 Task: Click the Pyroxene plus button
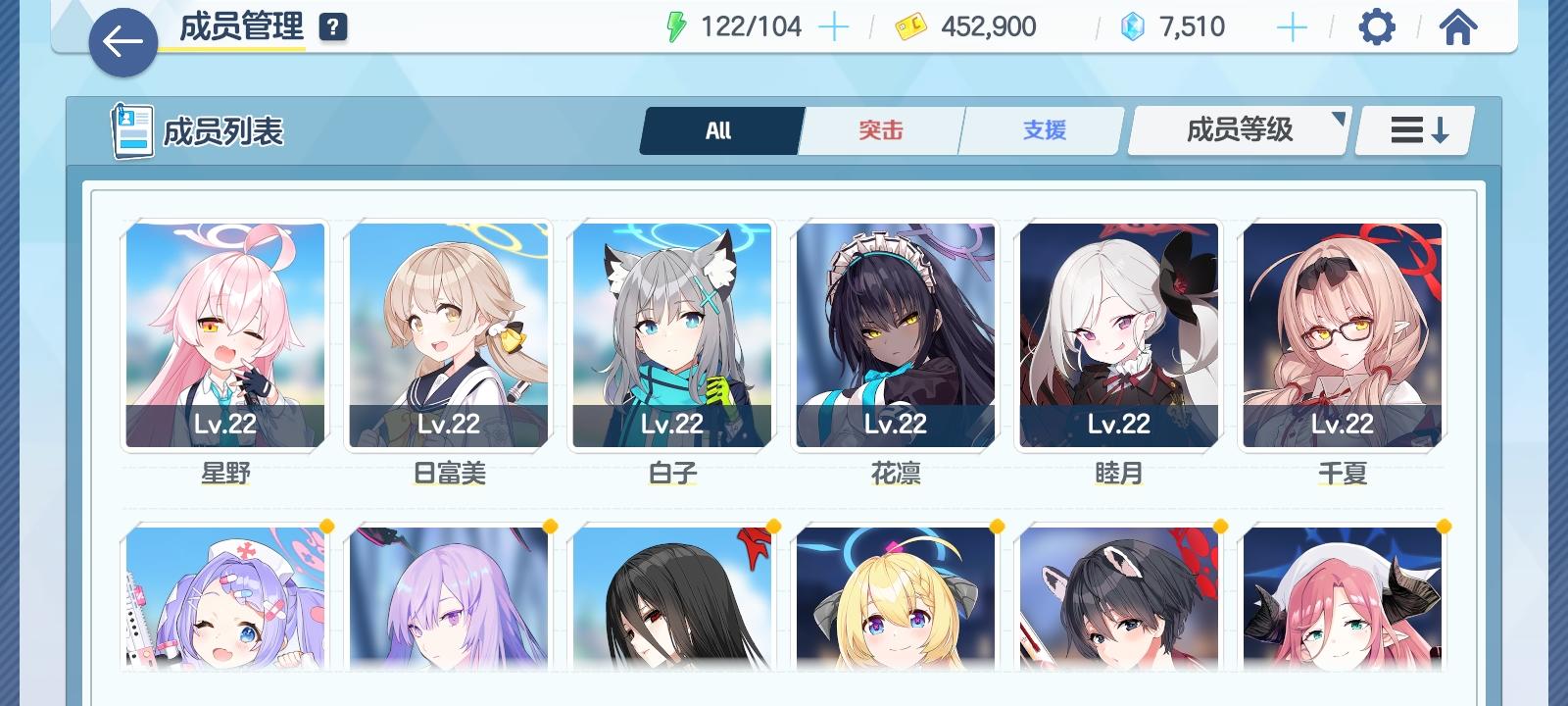[1292, 26]
